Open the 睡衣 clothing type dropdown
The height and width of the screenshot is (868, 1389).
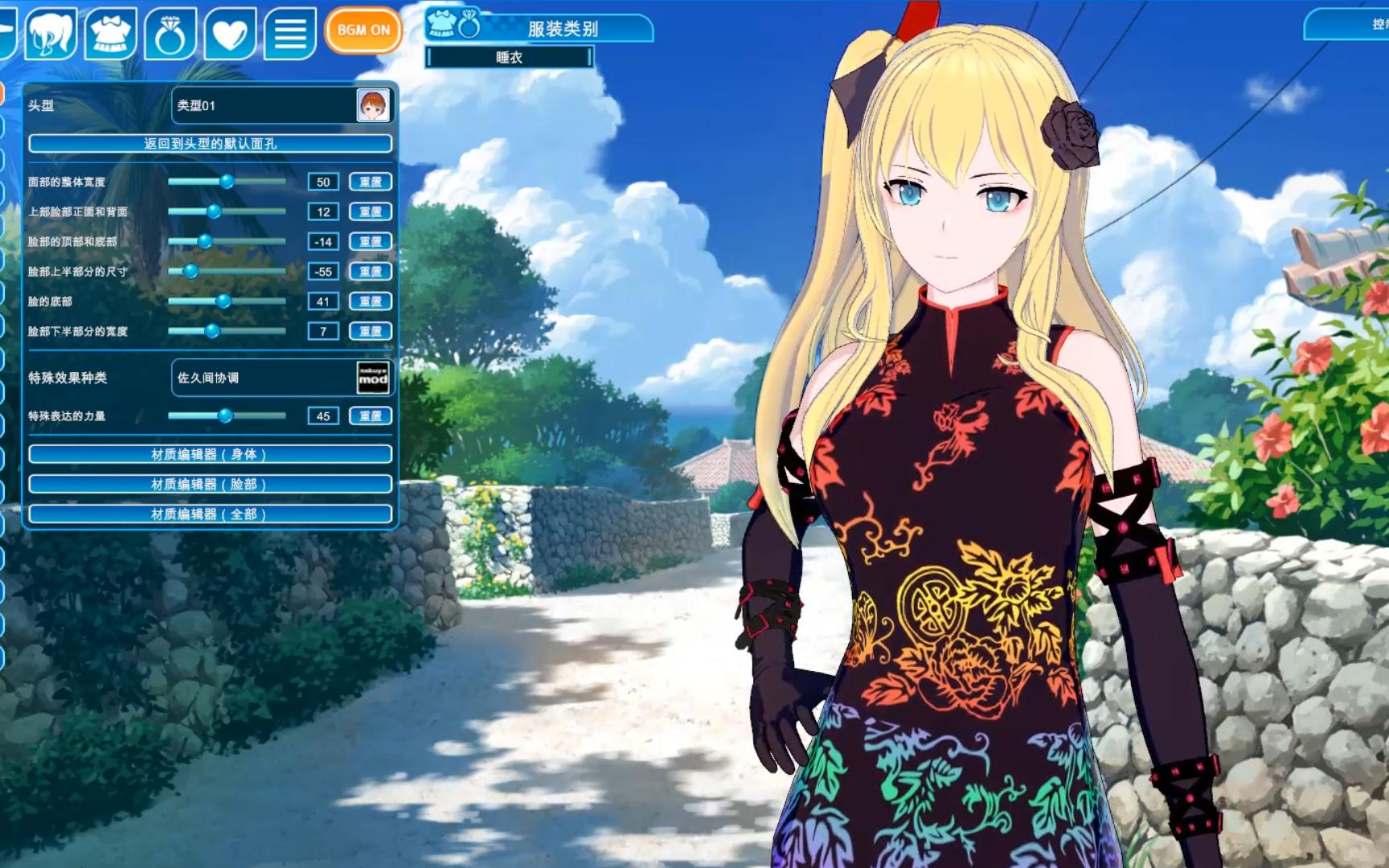point(510,57)
